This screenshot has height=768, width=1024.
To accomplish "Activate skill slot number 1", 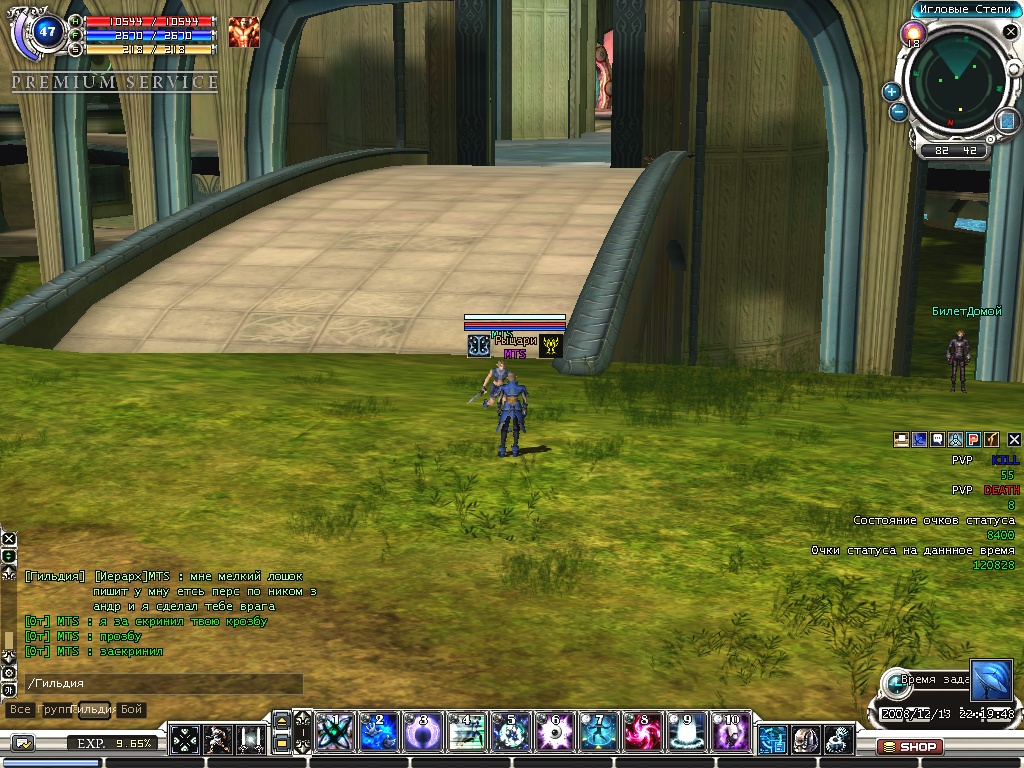I will pyautogui.click(x=333, y=733).
